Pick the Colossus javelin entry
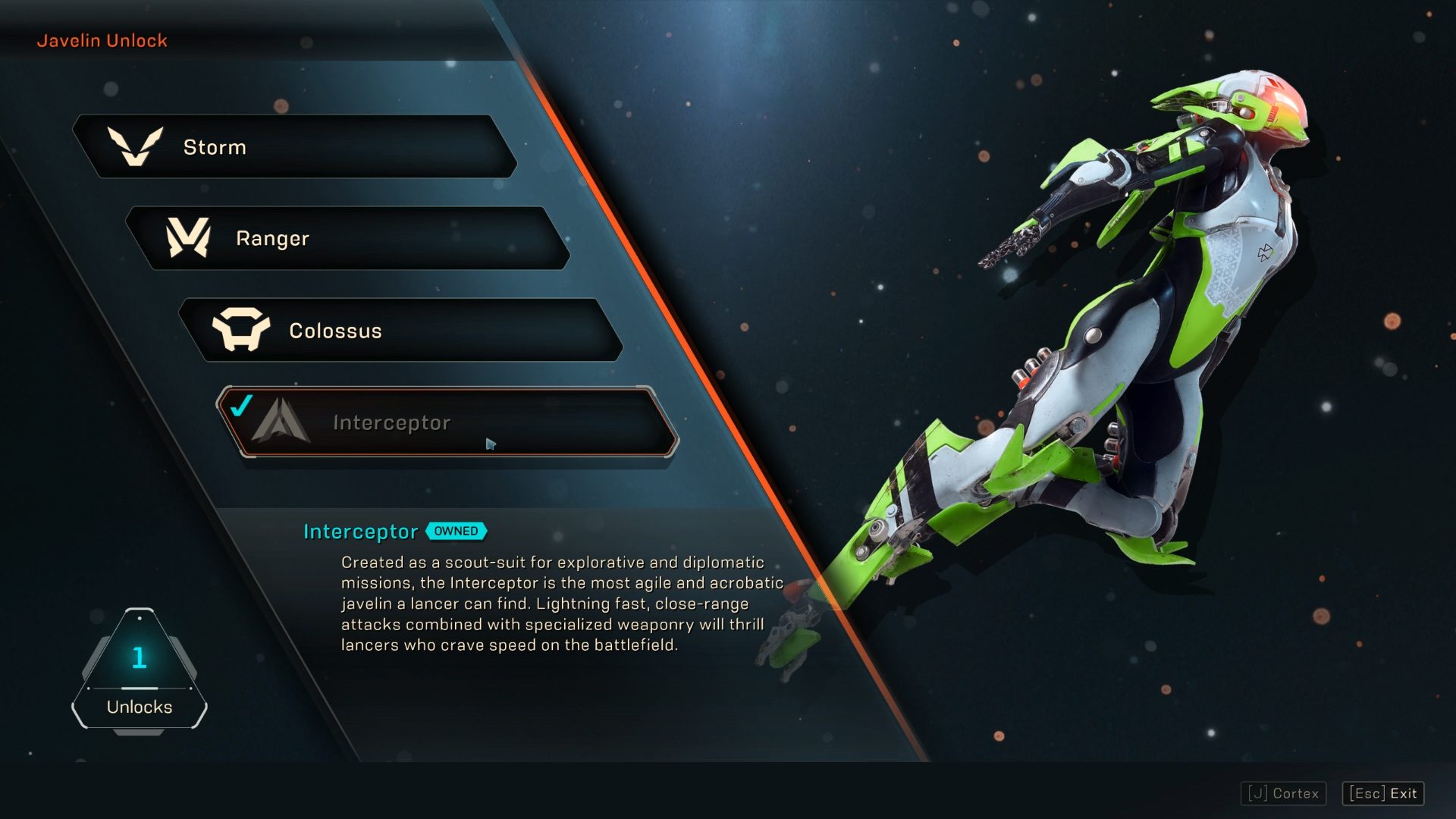This screenshot has height=819, width=1456. coord(402,331)
